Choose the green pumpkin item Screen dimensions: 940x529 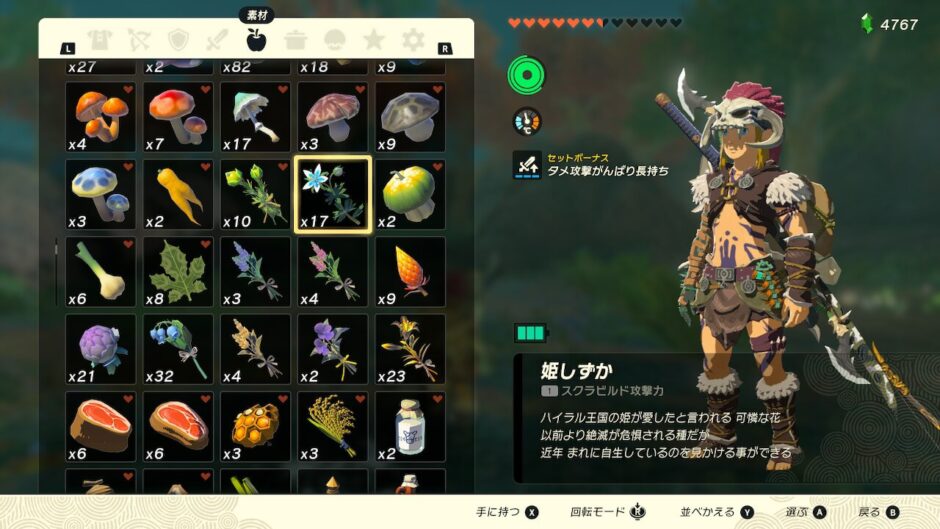(x=411, y=194)
